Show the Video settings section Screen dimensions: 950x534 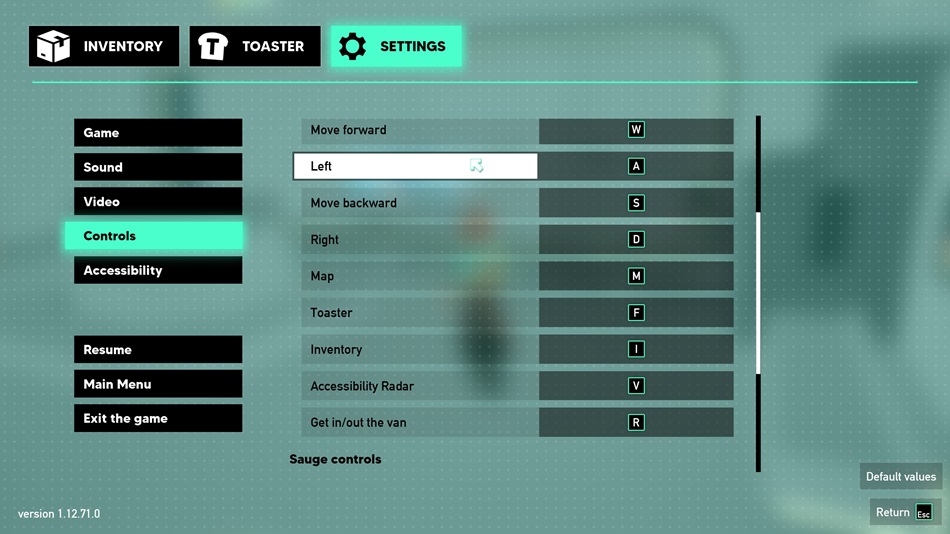coord(158,202)
